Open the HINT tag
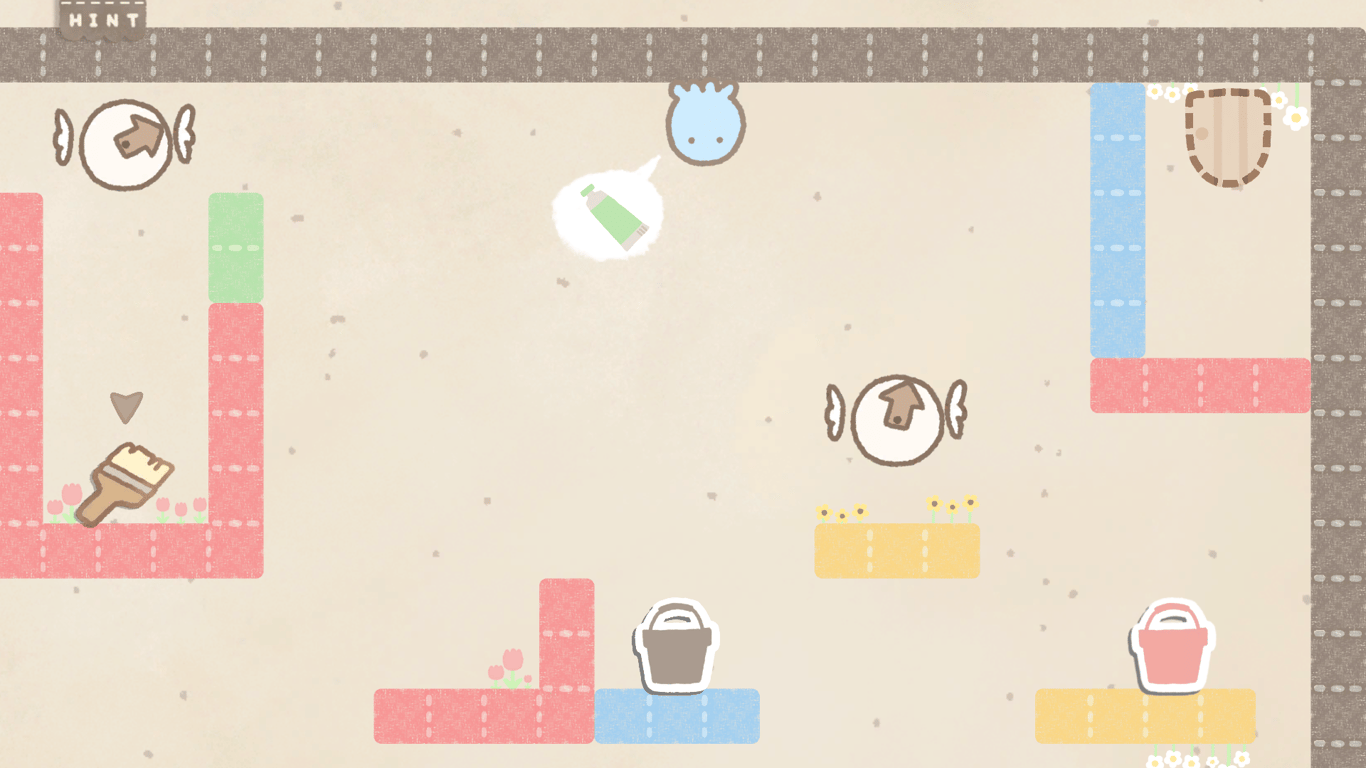Screen dimensions: 1366x768 [x=103, y=20]
